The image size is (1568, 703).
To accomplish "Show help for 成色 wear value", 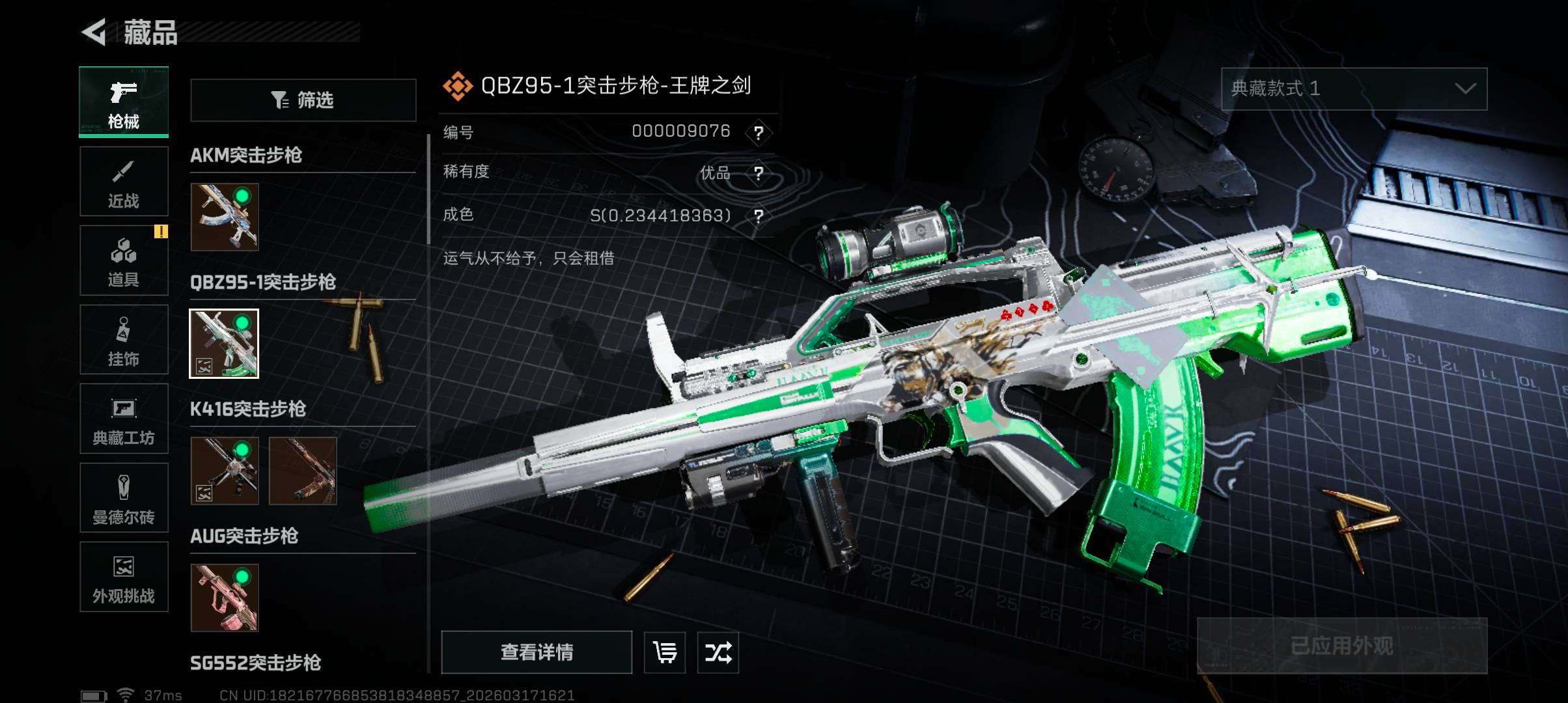I will [x=759, y=216].
